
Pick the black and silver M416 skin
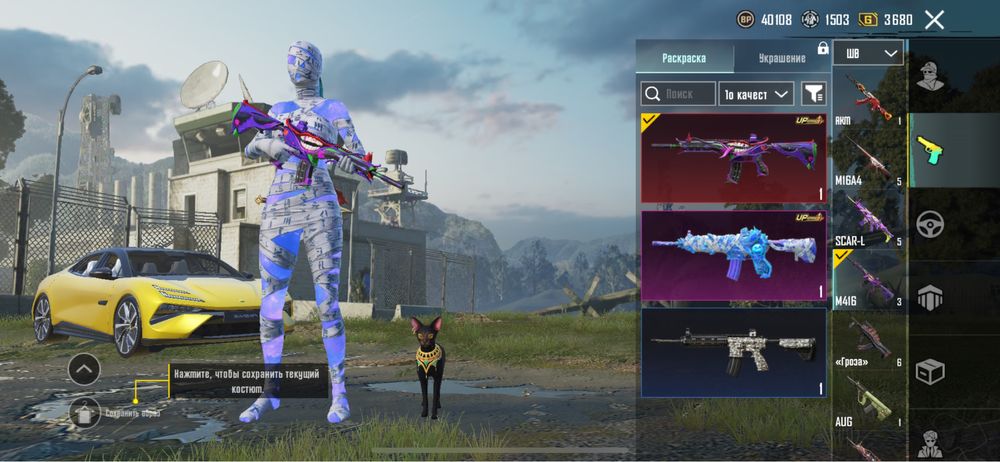coord(733,351)
